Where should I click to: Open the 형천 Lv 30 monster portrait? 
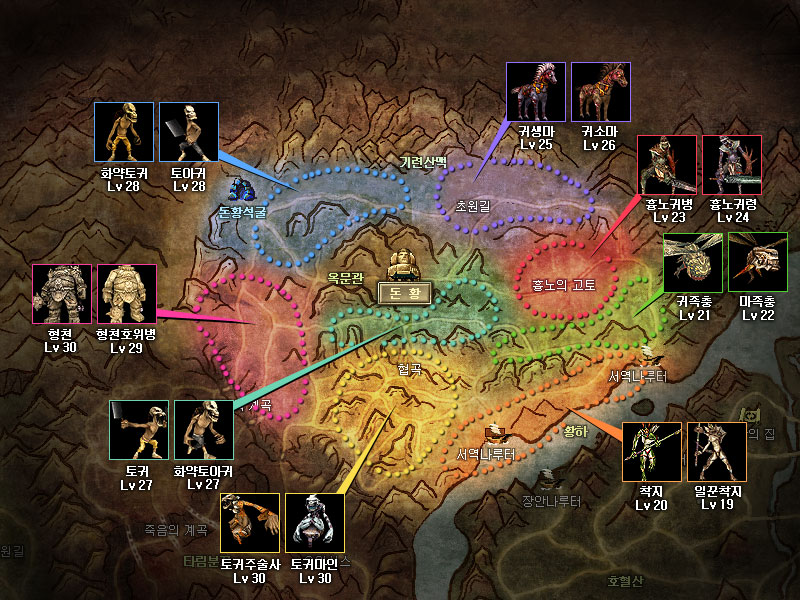point(62,294)
